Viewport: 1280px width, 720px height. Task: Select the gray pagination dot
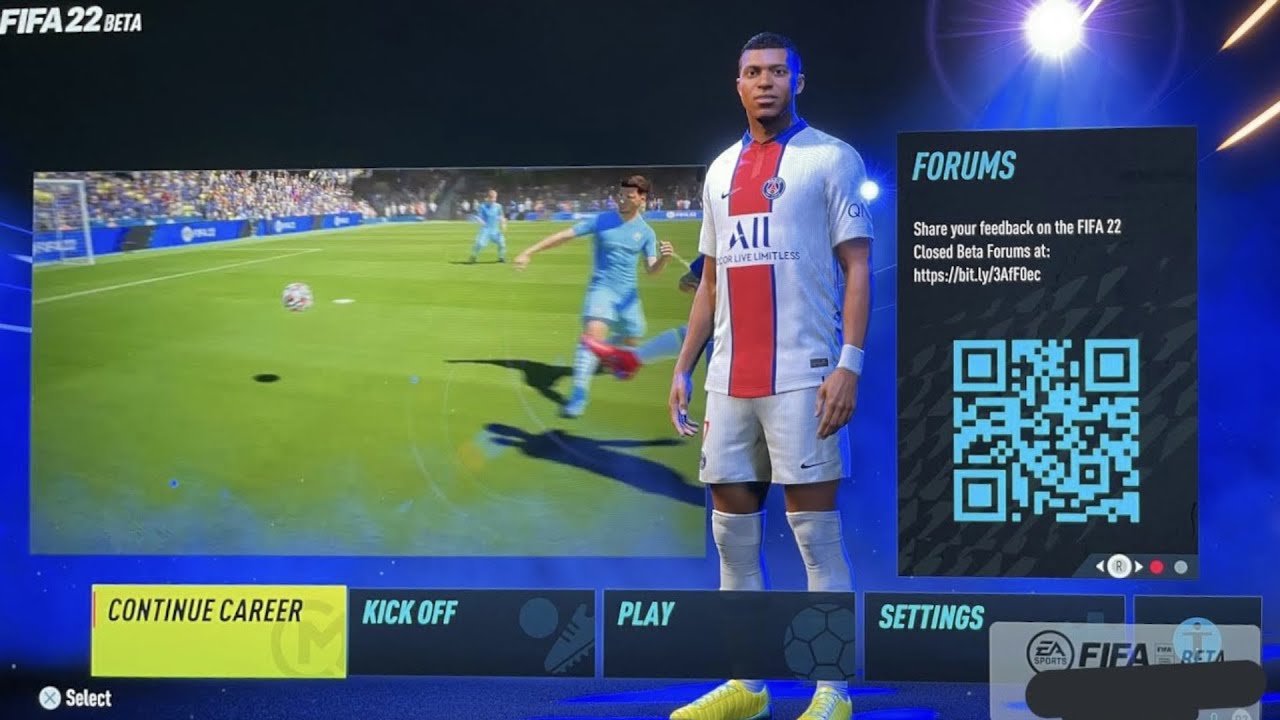[x=1180, y=567]
